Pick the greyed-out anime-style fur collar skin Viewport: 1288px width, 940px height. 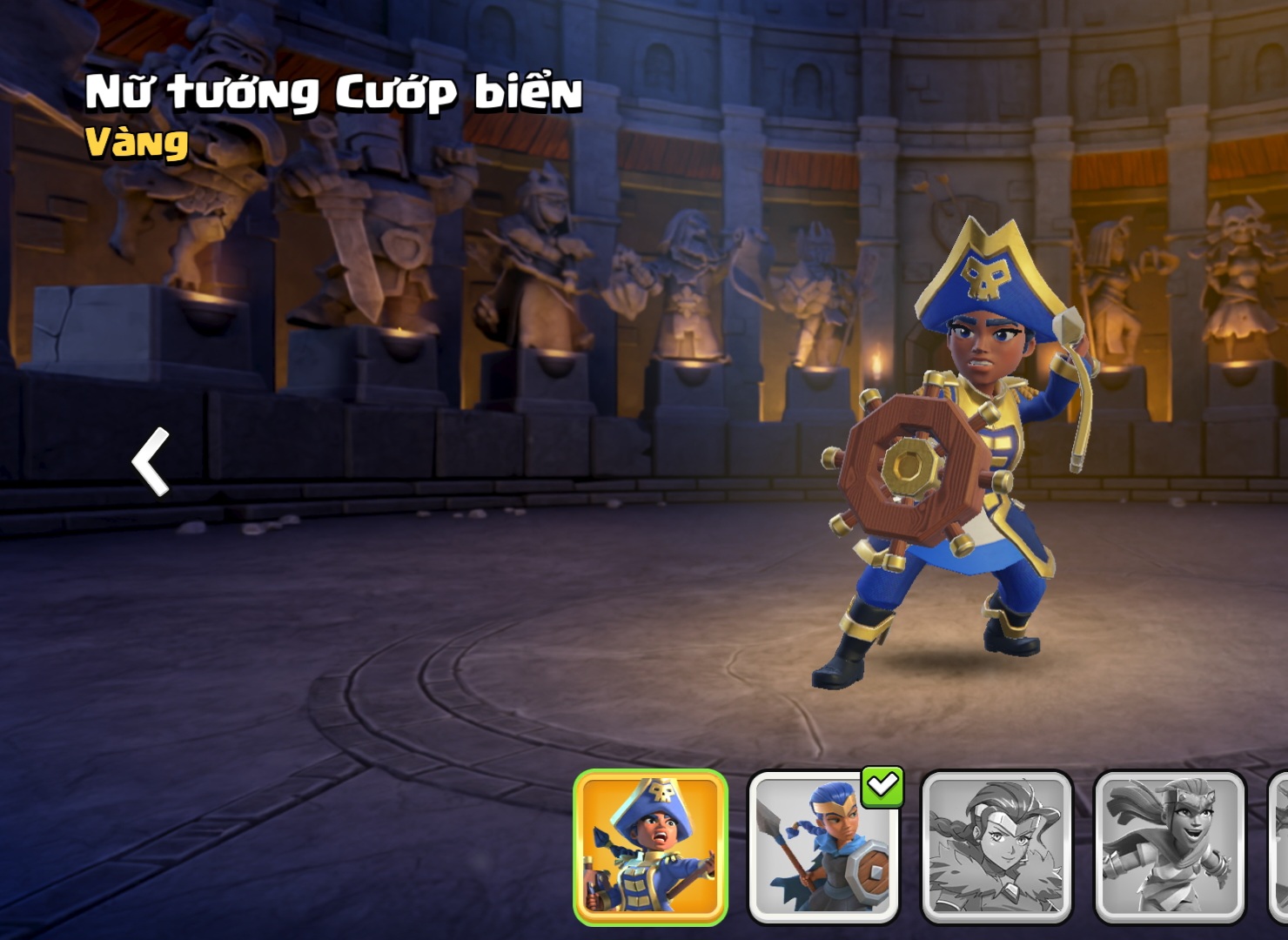point(996,846)
